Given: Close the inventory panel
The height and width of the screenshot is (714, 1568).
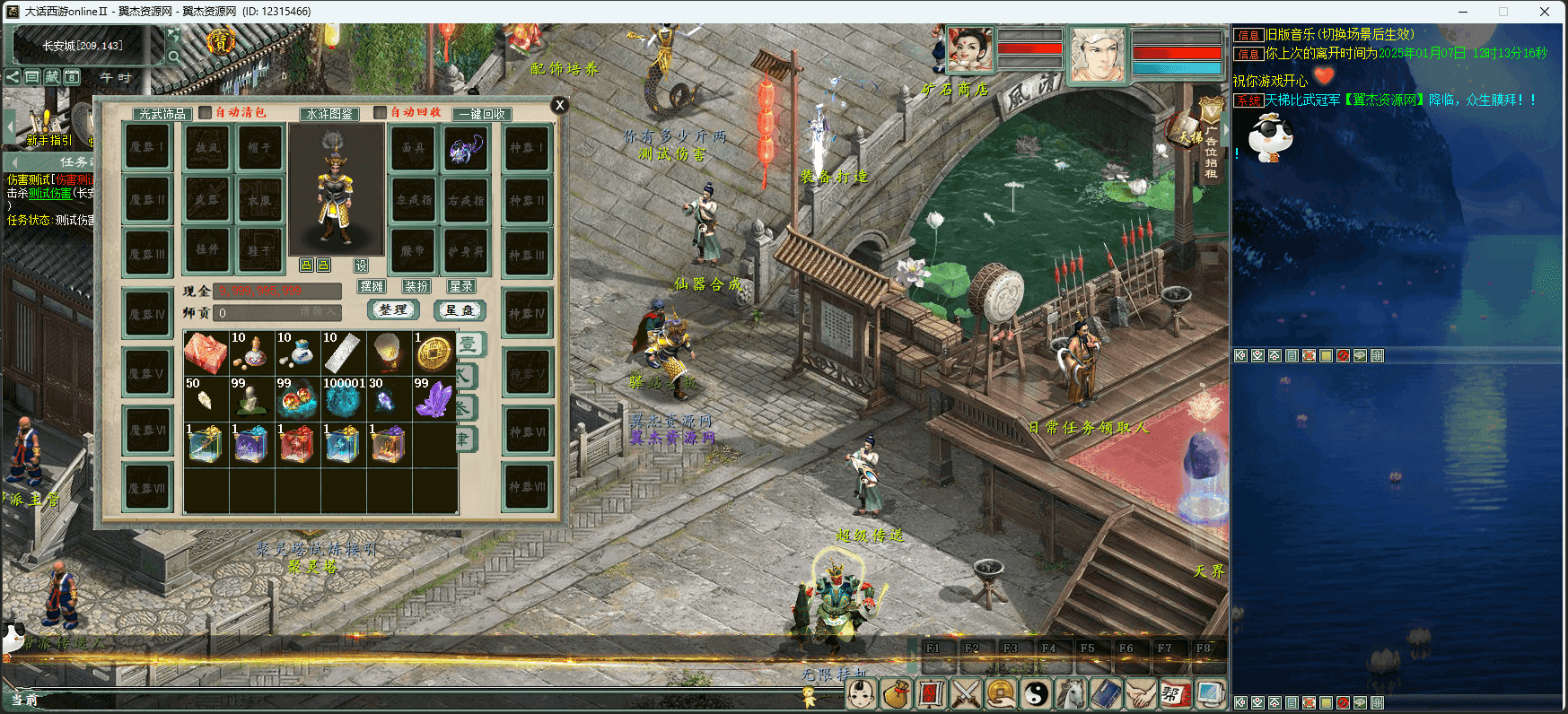Looking at the screenshot, I should click(559, 105).
